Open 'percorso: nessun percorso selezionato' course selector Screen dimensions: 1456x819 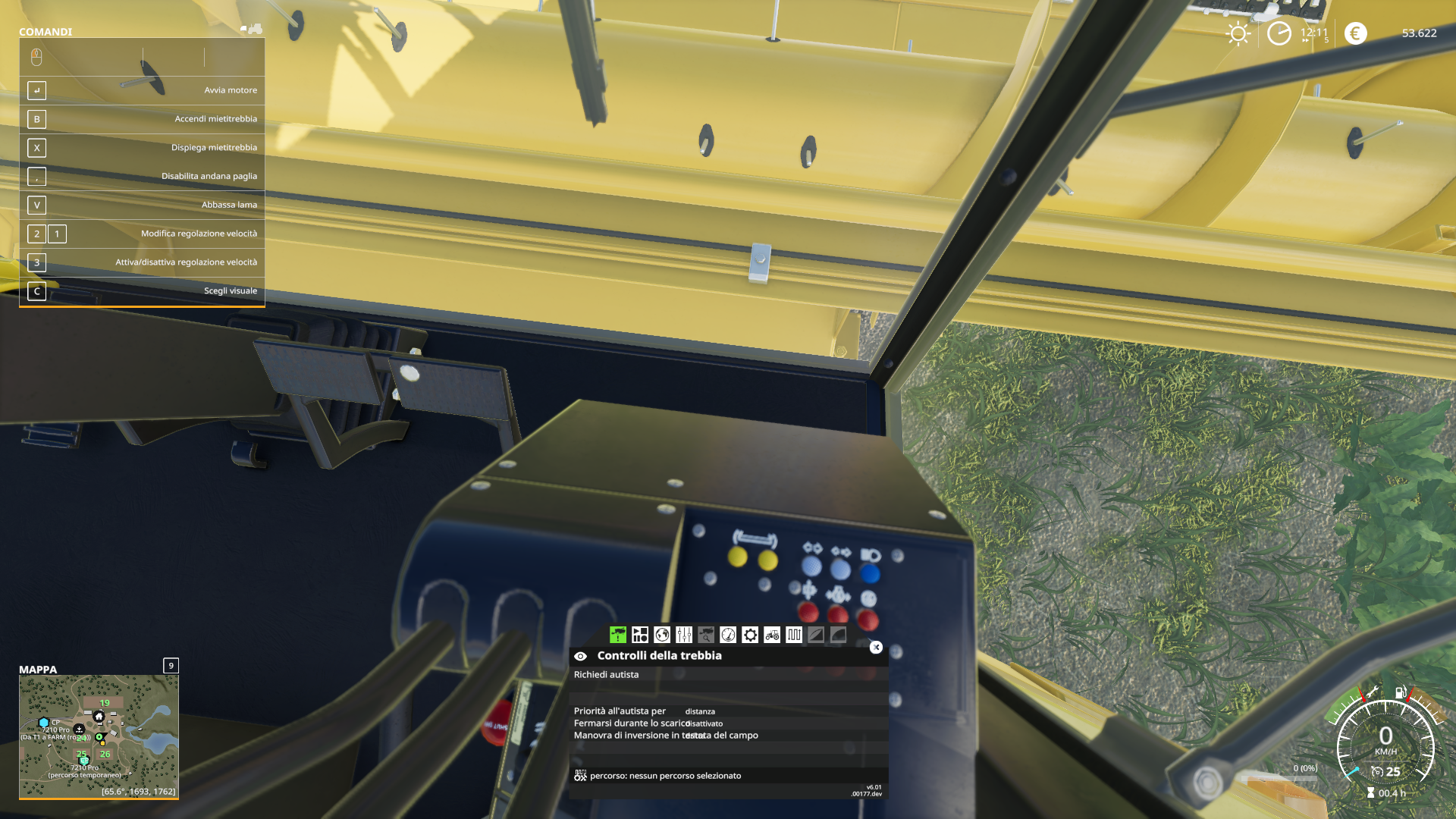click(682, 776)
